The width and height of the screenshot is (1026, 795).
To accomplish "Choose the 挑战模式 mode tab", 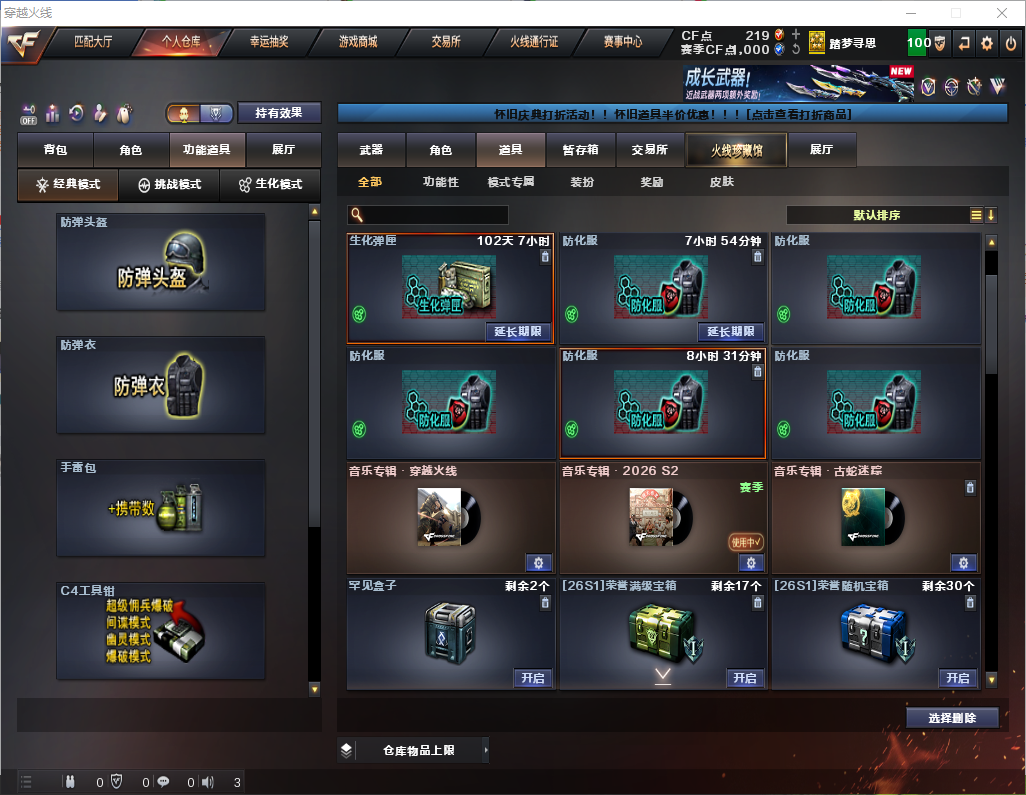I will point(170,185).
